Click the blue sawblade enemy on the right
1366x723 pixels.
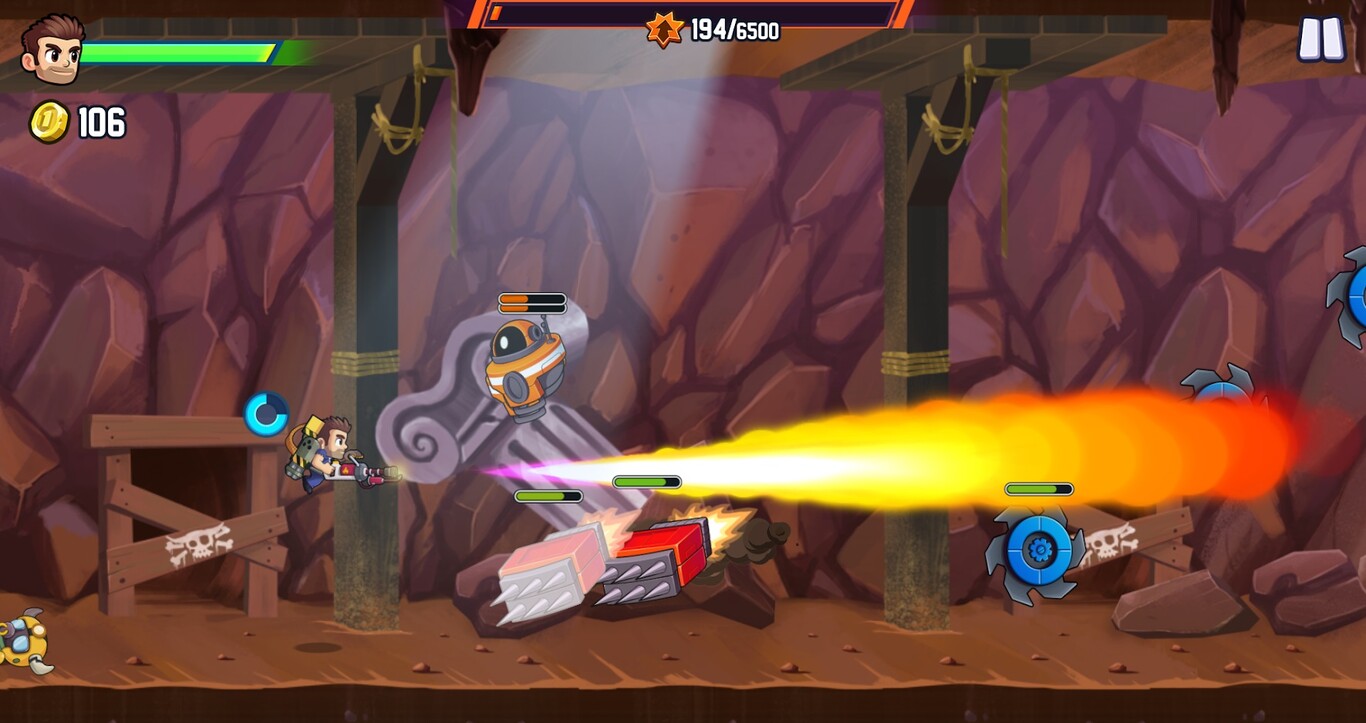pyautogui.click(x=1040, y=548)
